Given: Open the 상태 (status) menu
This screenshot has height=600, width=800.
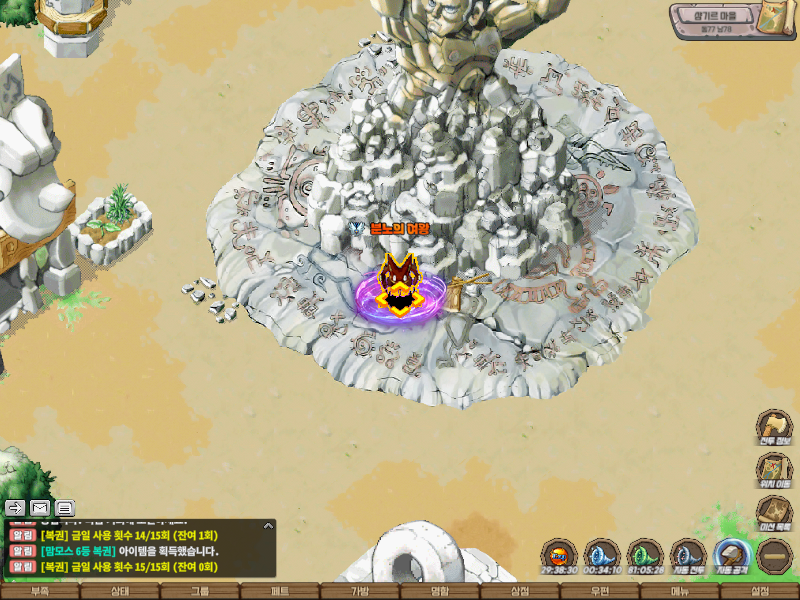Looking at the screenshot, I should 120,592.
